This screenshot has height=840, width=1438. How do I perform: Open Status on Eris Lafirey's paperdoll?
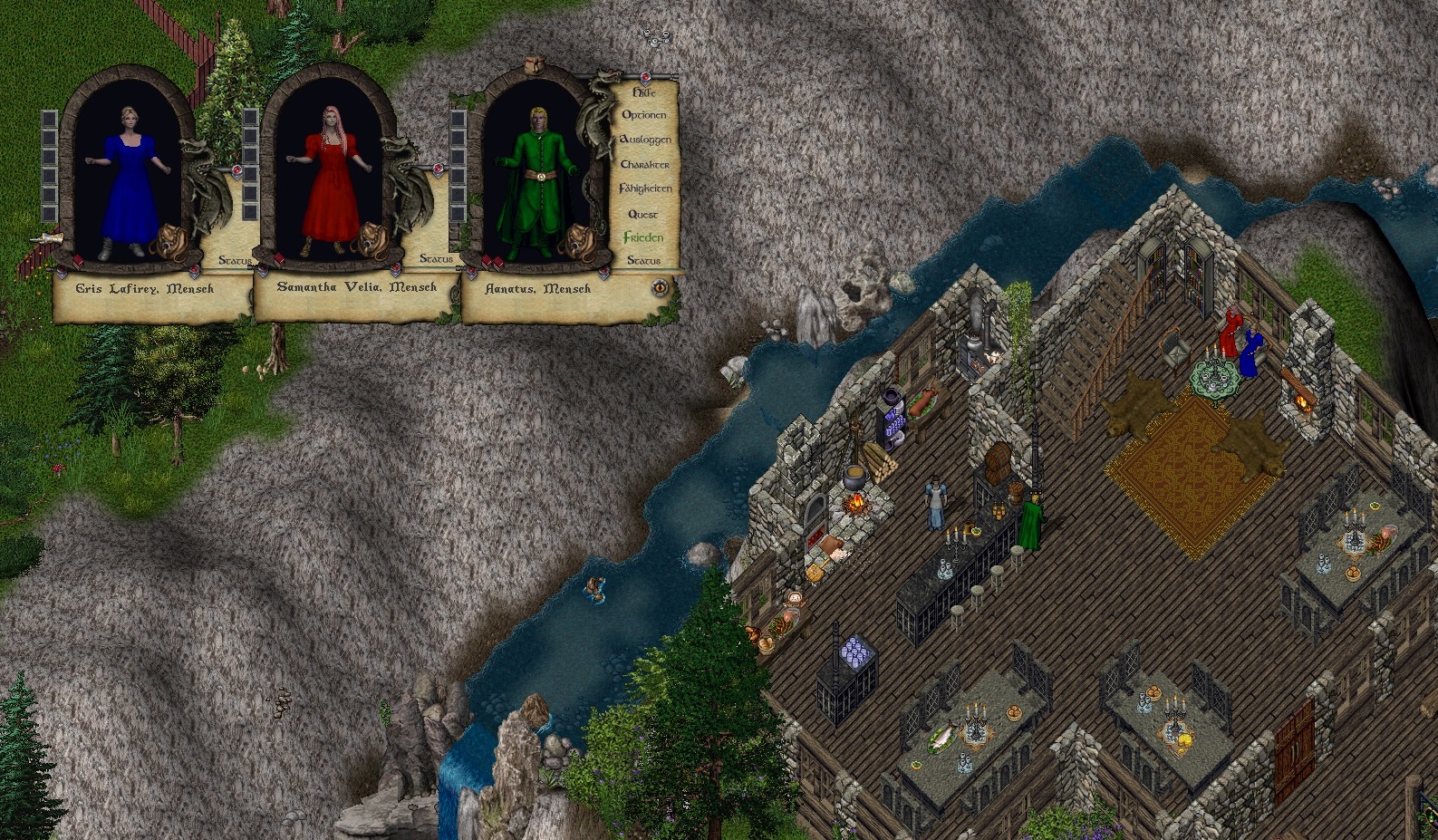coord(235,261)
